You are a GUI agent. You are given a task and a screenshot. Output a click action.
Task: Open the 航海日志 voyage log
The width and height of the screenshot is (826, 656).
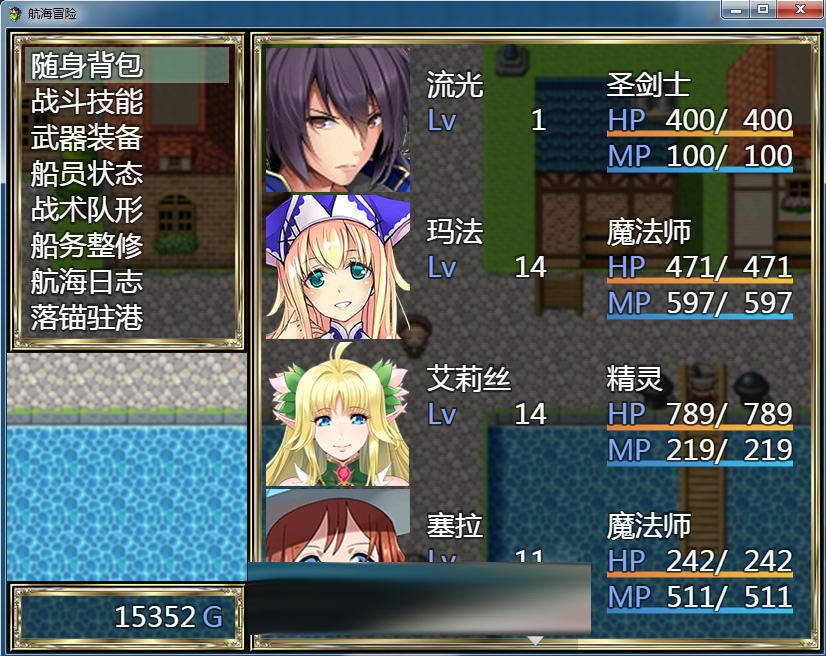87,282
